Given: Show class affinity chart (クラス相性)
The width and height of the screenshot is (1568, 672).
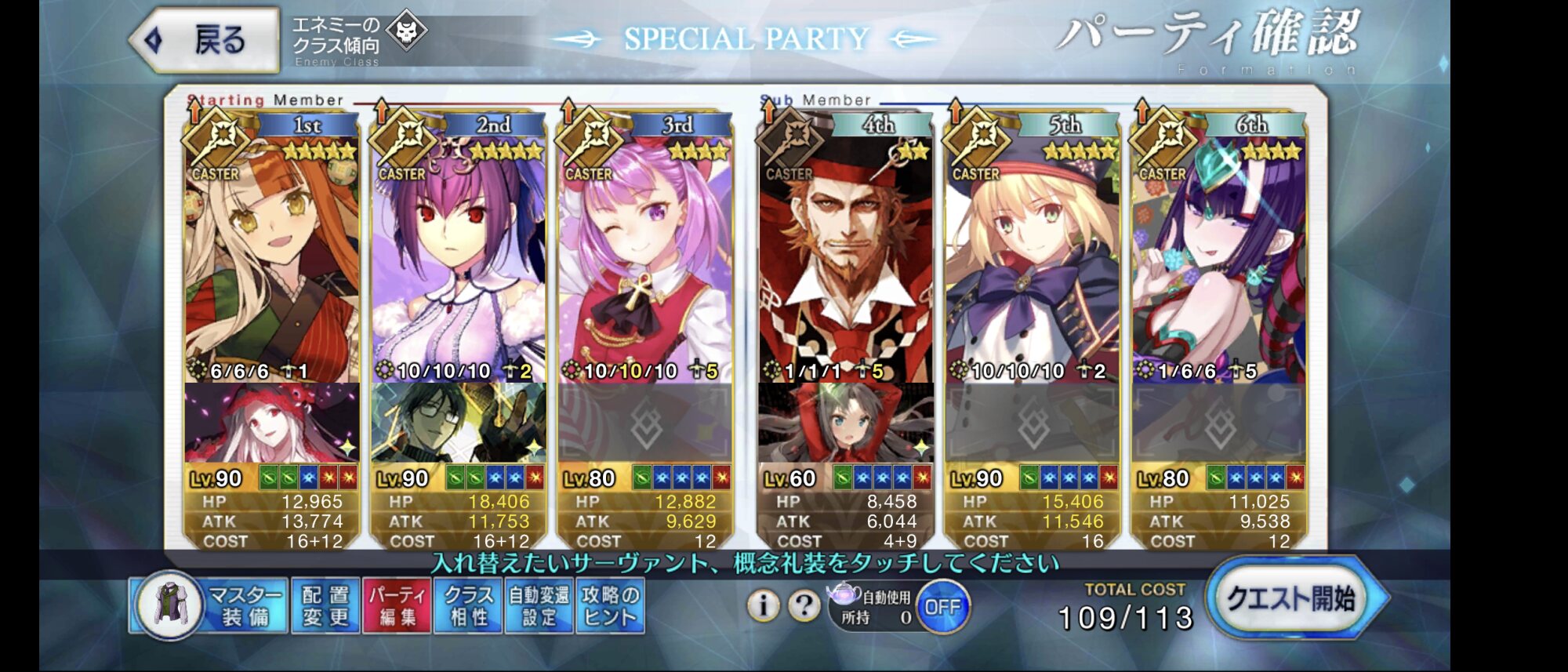Looking at the screenshot, I should (x=468, y=605).
